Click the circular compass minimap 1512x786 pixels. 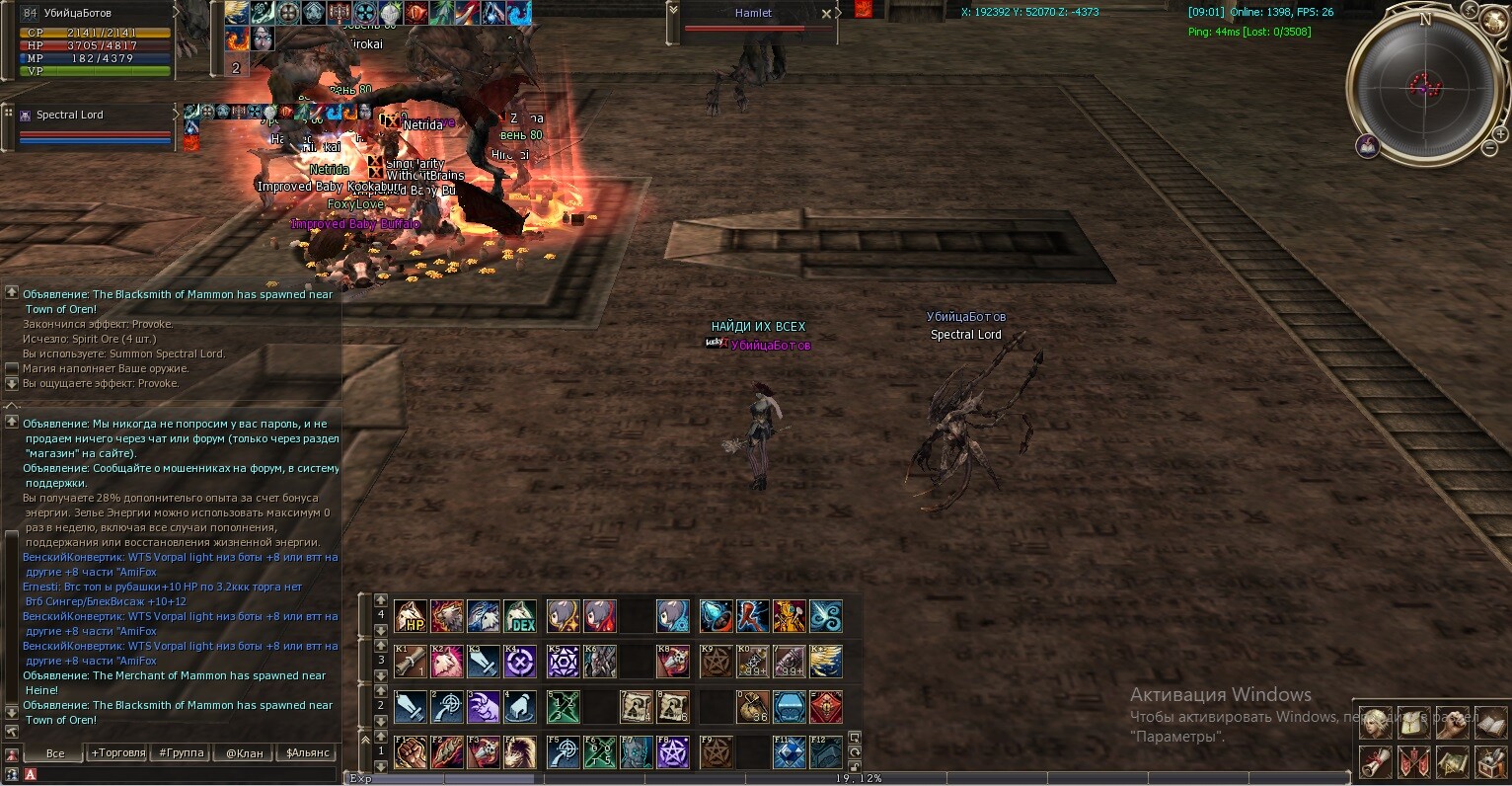point(1424,85)
